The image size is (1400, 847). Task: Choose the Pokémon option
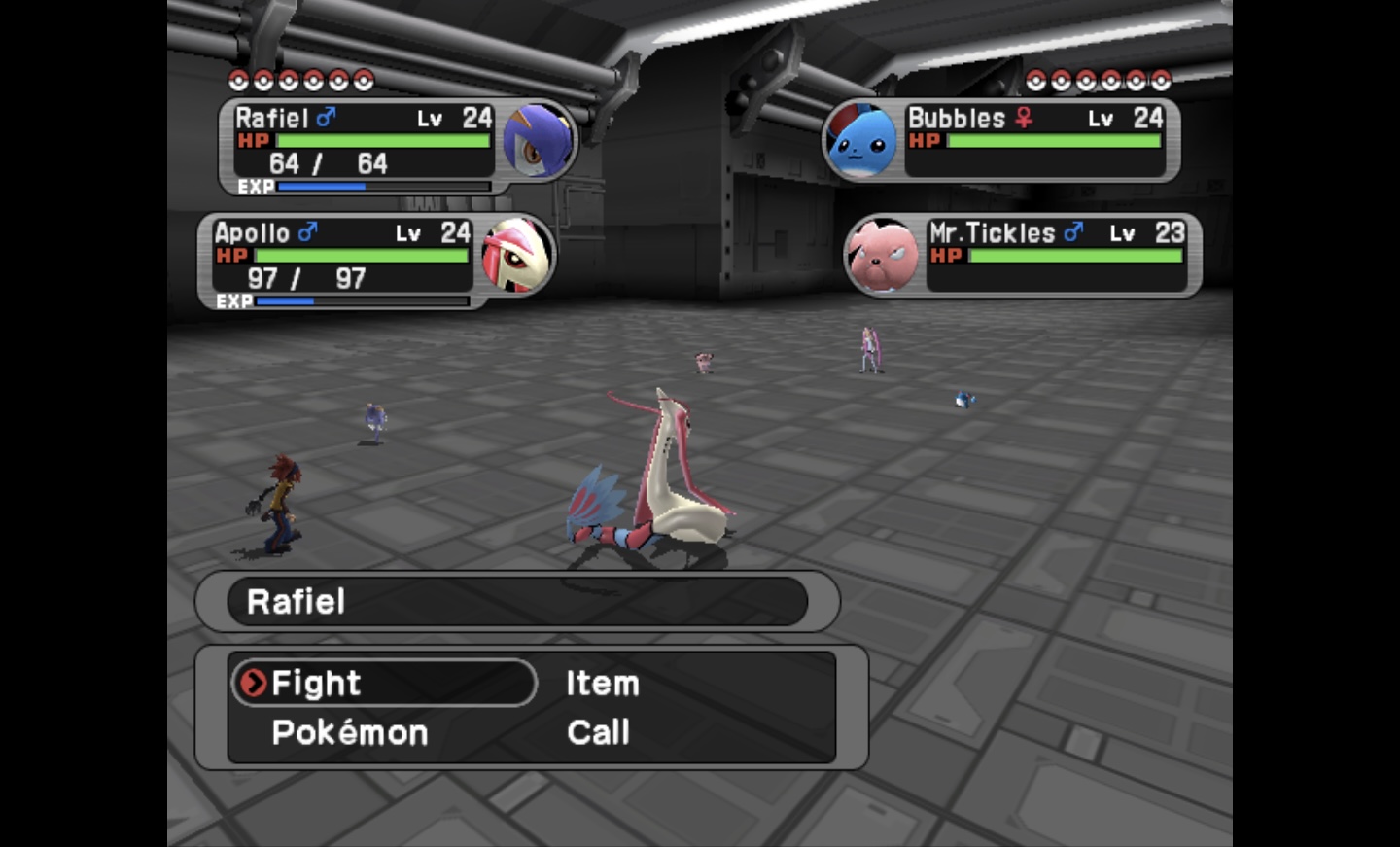(349, 732)
